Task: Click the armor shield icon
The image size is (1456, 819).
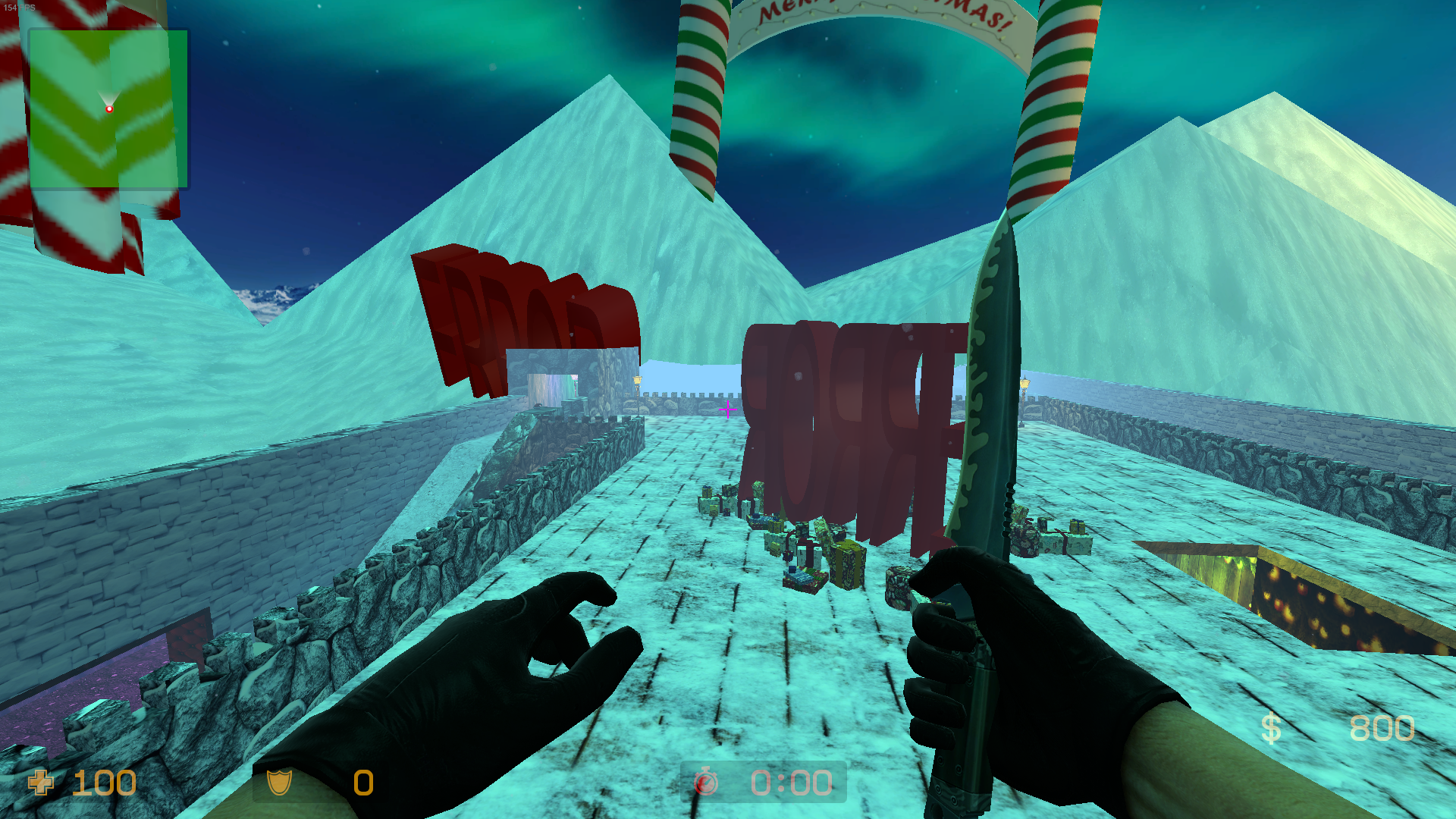Action: (279, 782)
